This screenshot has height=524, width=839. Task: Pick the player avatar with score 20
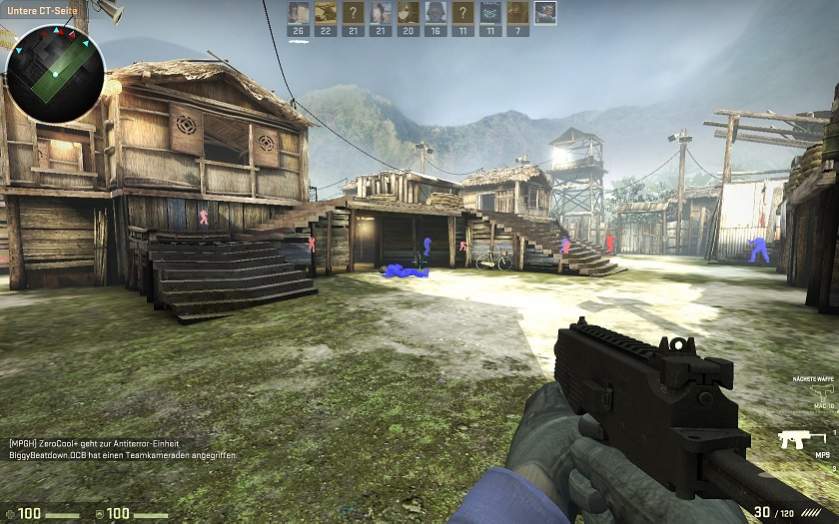[x=408, y=13]
